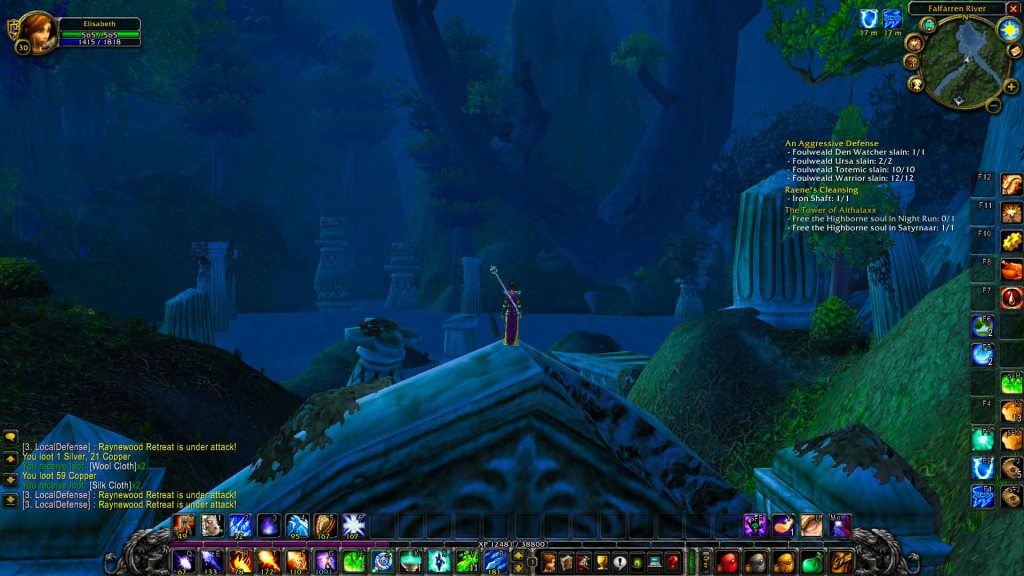Open the chat menu speech bubble button
1024x576 pixels.
coord(10,437)
